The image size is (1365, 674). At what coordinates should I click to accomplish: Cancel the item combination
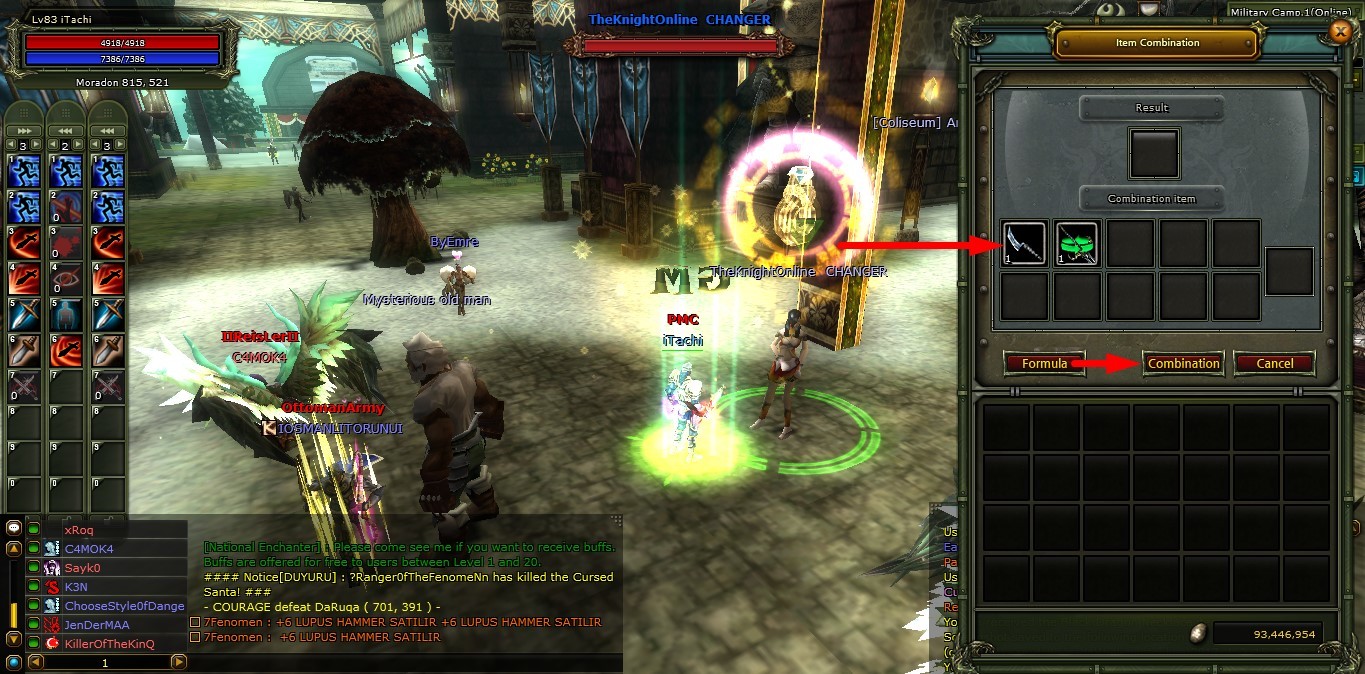1274,363
